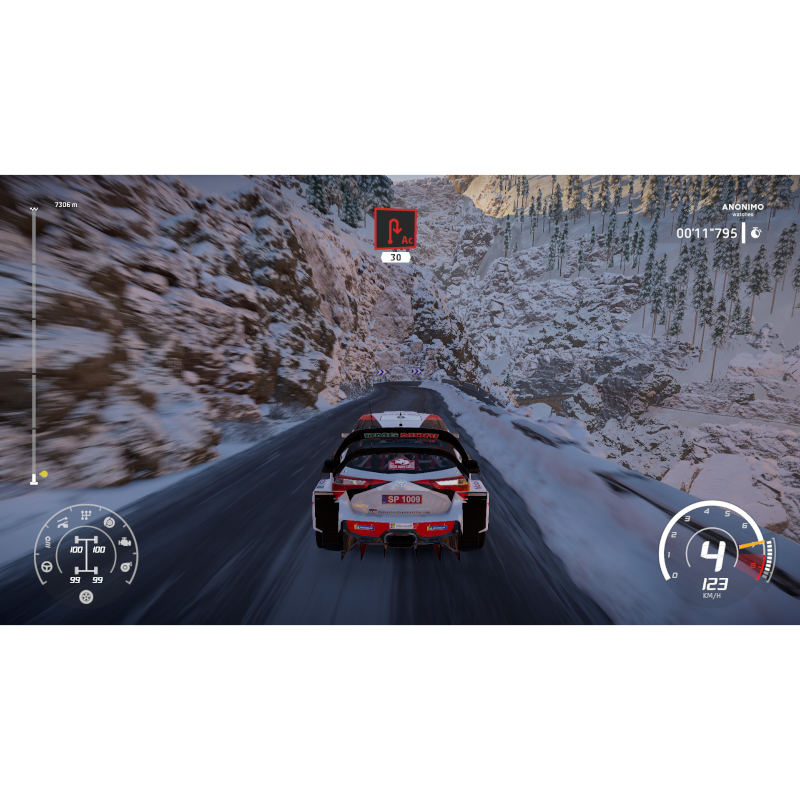
Task: Click the gearbox status icon
Action: [87, 515]
